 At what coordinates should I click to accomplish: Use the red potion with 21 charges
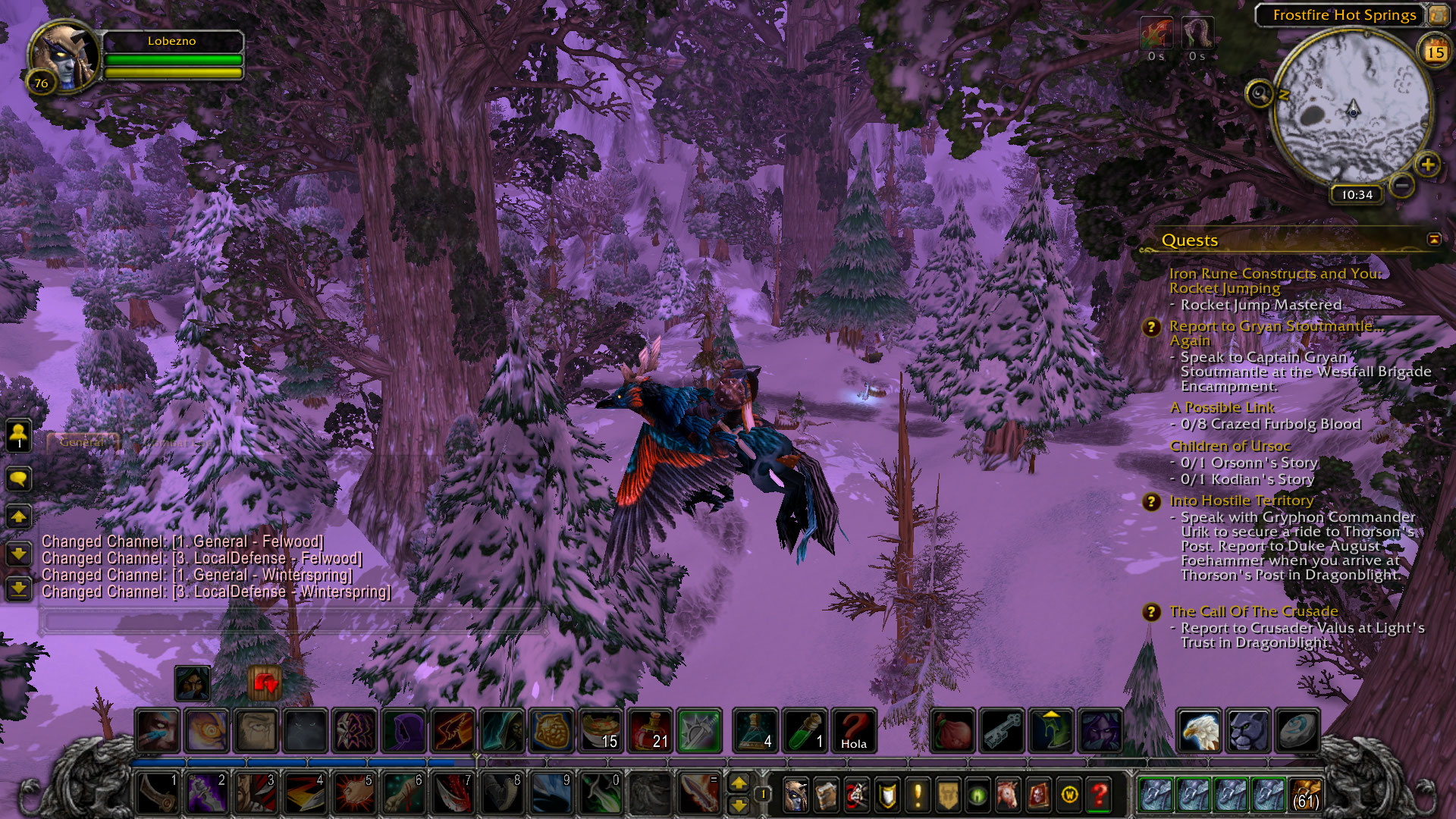pyautogui.click(x=650, y=730)
